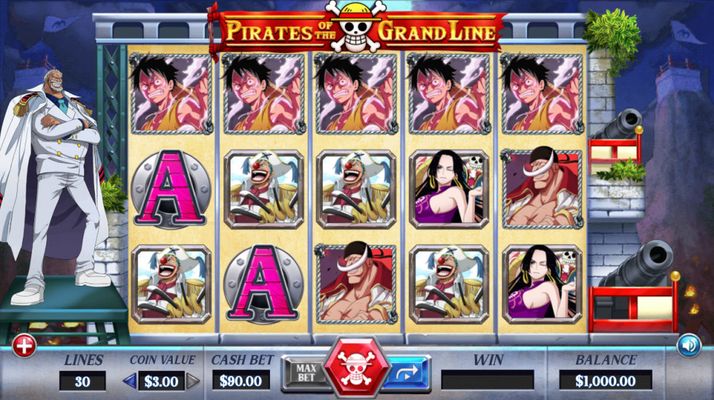
Task: Set the wager with Max Bet
Action: tap(305, 373)
